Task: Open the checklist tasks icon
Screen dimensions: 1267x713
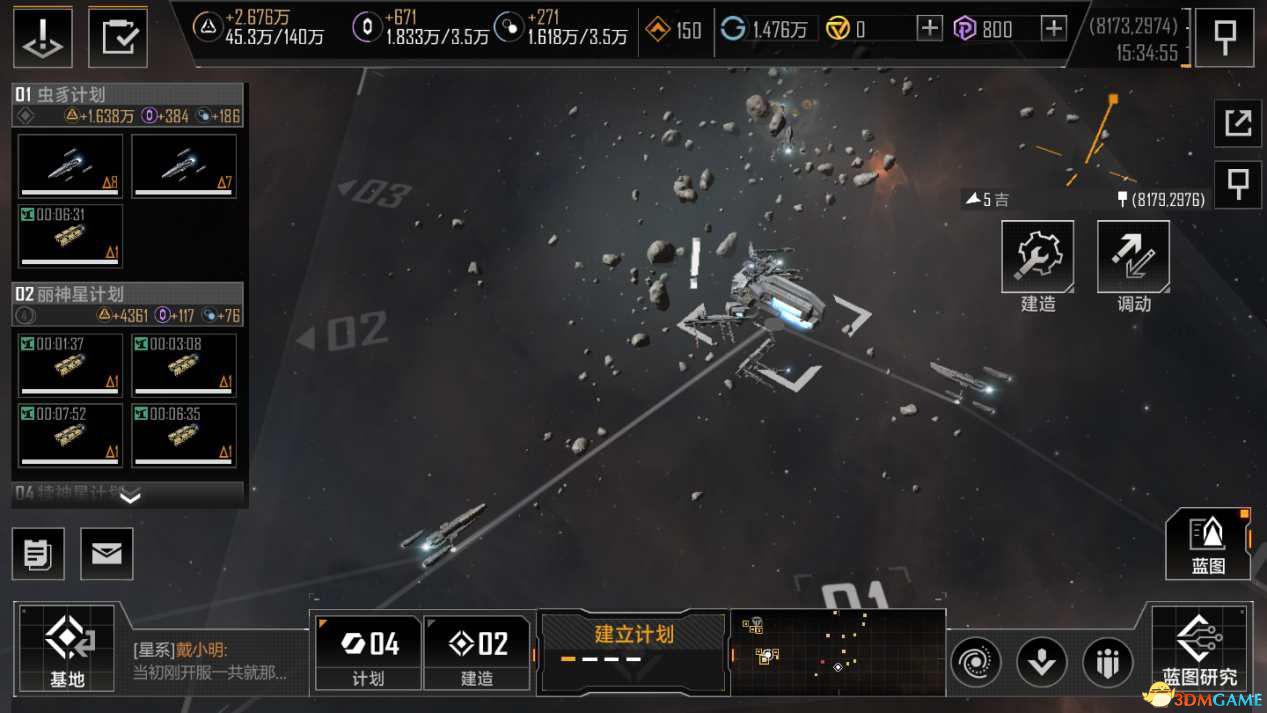Action: pos(118,37)
